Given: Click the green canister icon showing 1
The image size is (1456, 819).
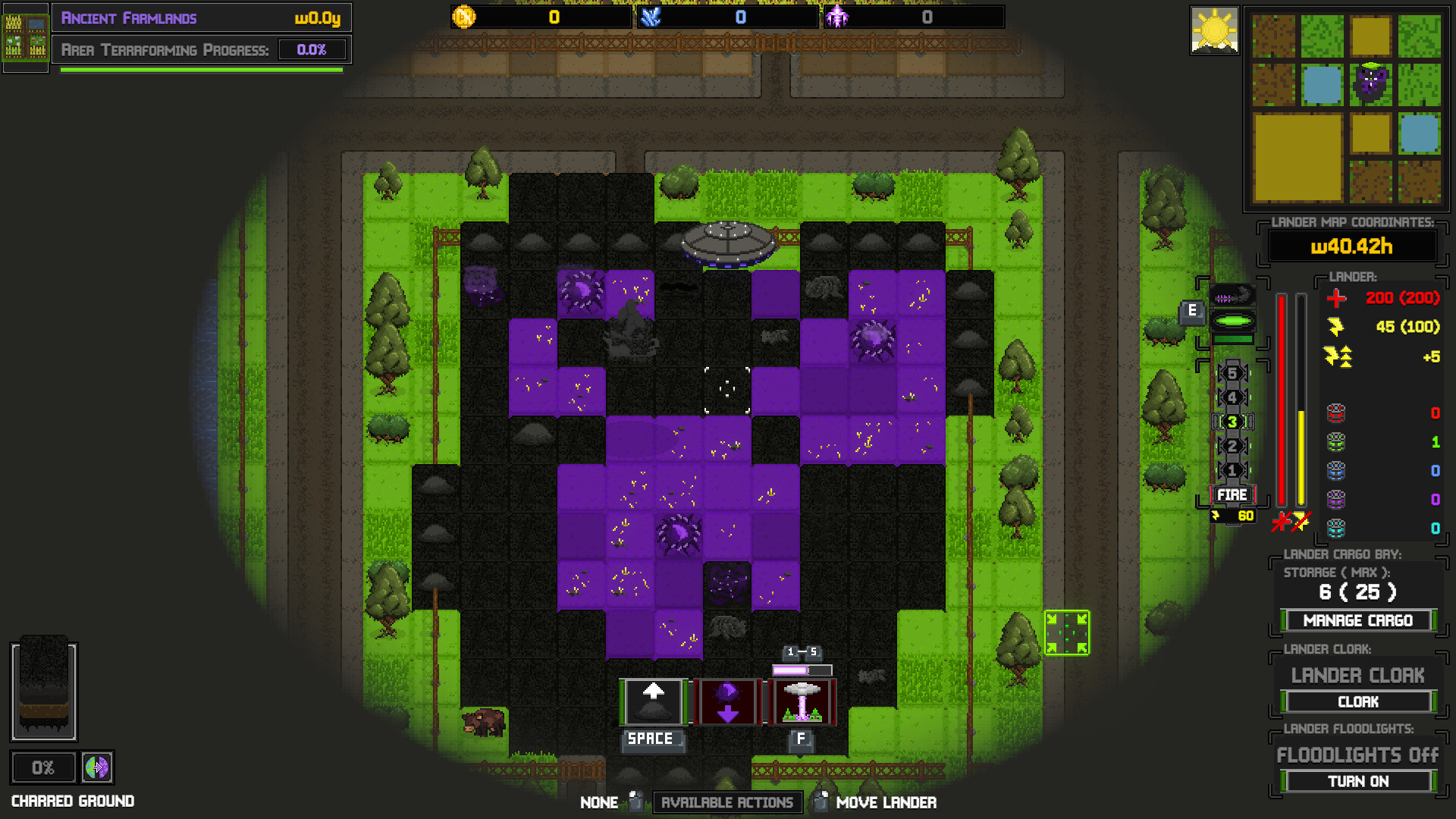Looking at the screenshot, I should click(x=1335, y=442).
